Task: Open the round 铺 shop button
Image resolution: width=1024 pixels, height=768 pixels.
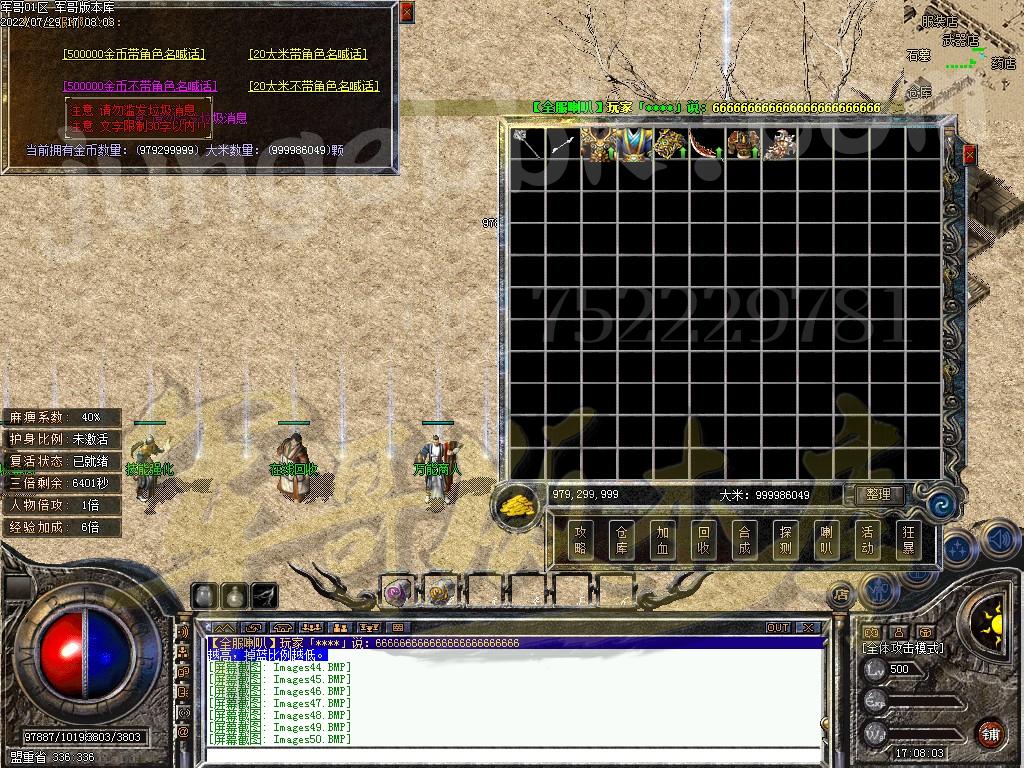Action: point(989,733)
